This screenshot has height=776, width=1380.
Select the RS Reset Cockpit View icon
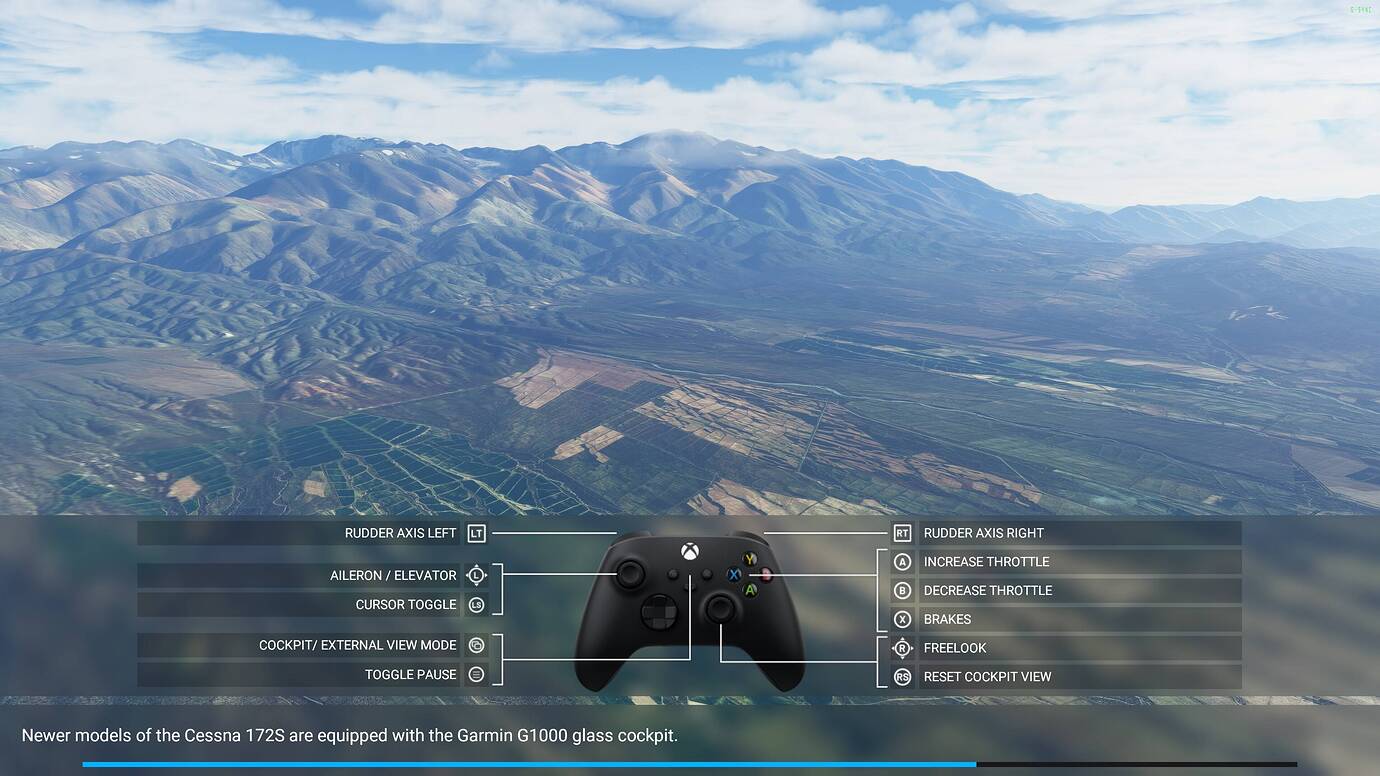[903, 677]
